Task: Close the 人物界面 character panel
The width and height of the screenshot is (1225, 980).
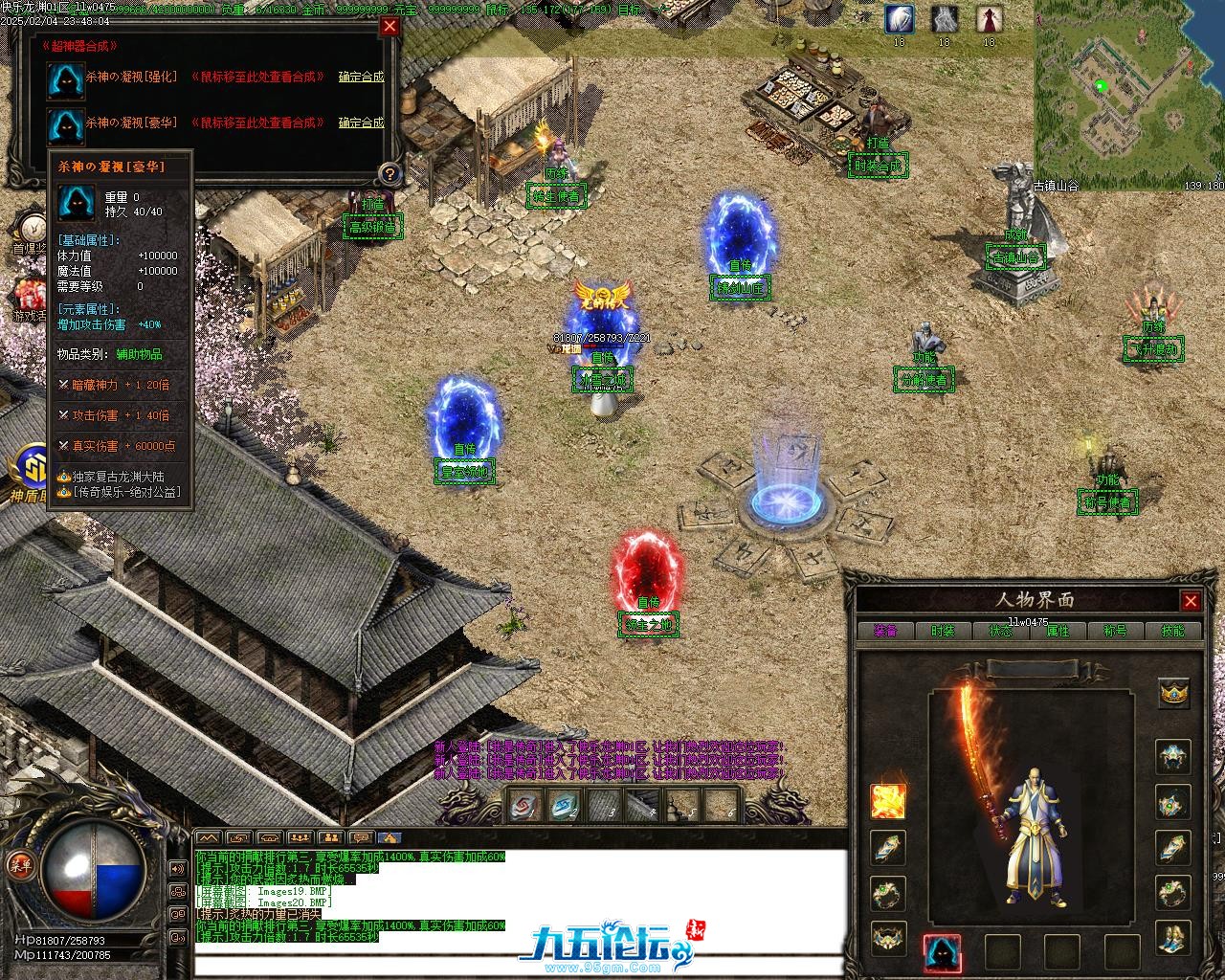Action: coord(1191,601)
